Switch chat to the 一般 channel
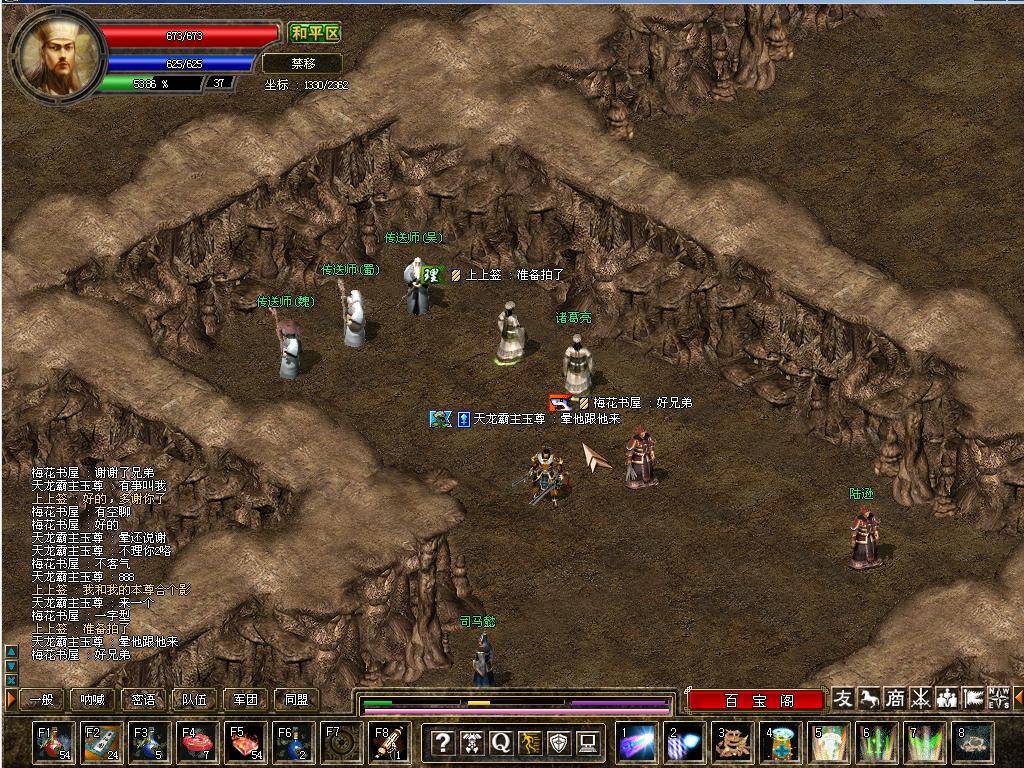This screenshot has height=768, width=1024. [x=41, y=700]
